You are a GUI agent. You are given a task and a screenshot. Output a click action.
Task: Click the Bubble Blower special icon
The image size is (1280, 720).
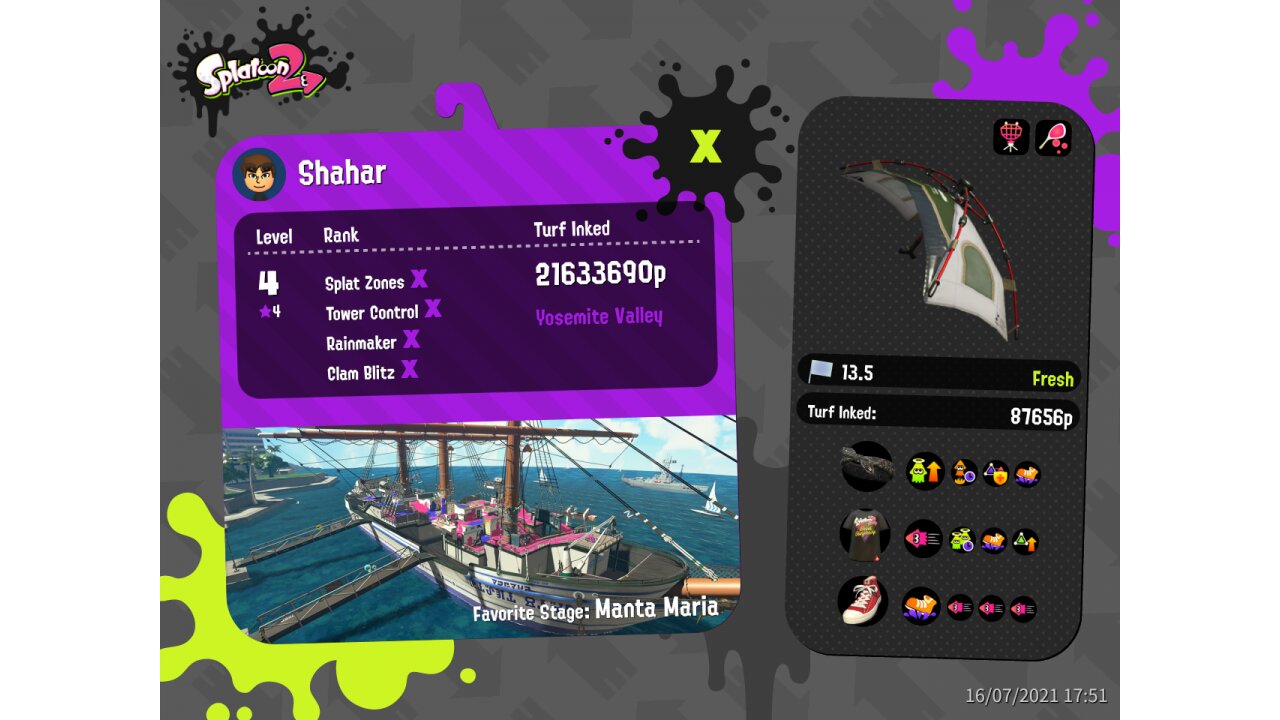[x=1053, y=137]
